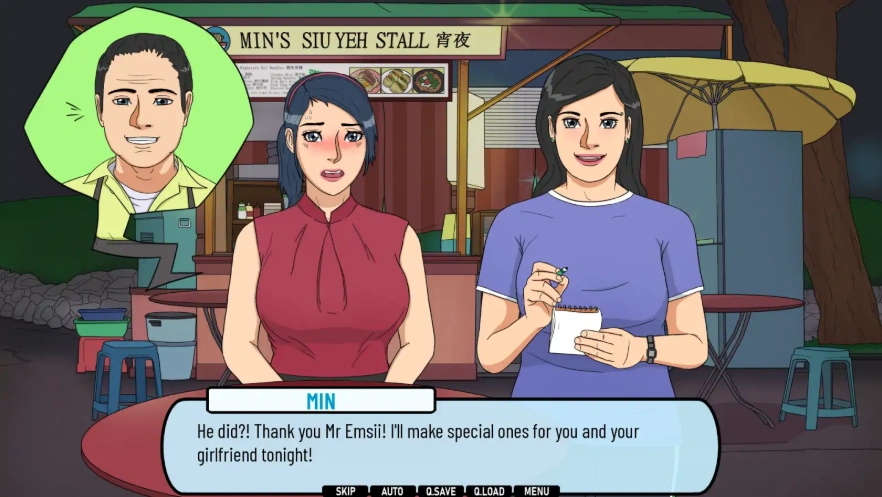882x497 pixels.
Task: Advance Min's dialogue text box
Action: coord(440,444)
